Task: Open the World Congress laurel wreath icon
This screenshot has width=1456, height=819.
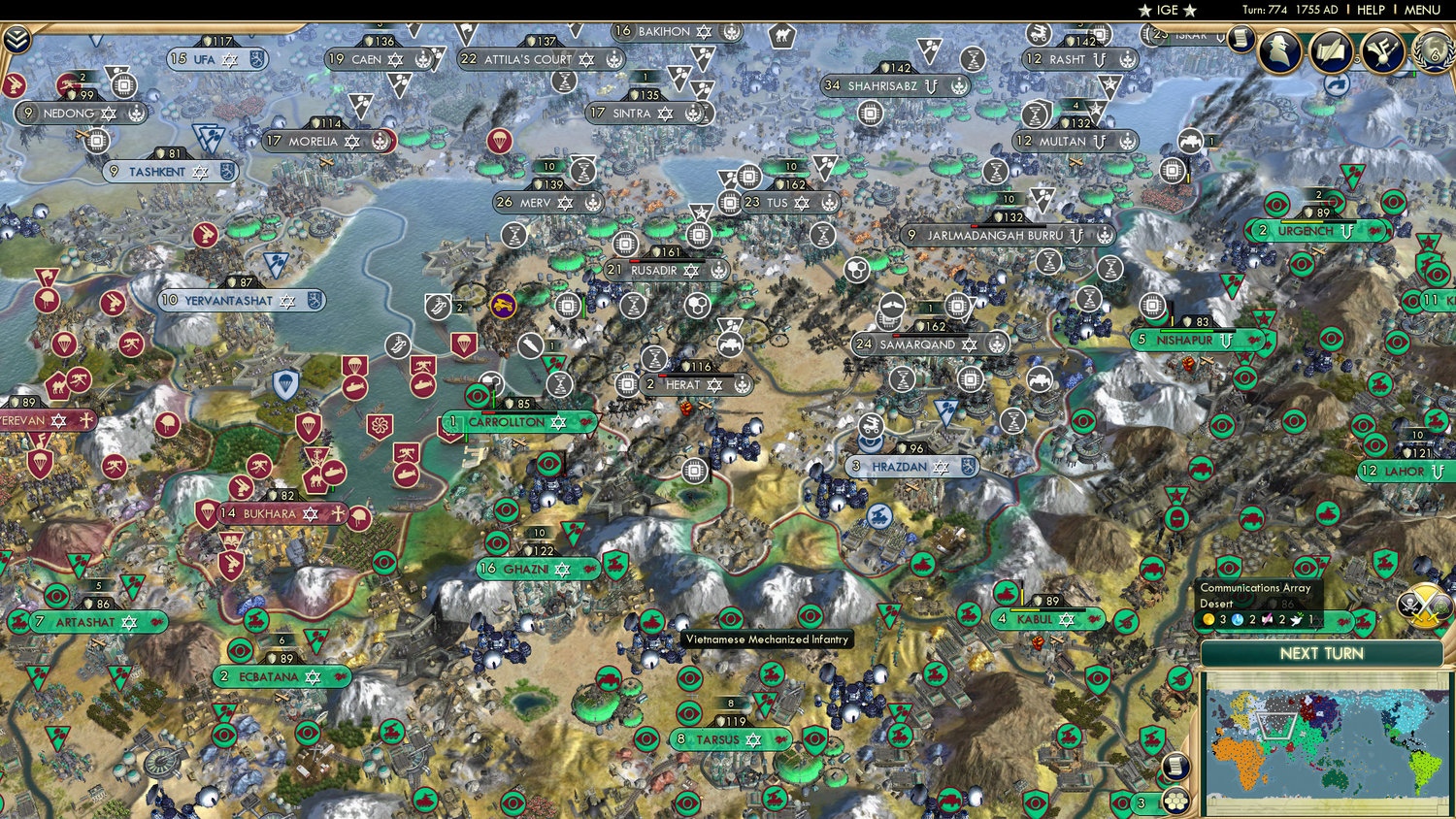Action: 1433,53
